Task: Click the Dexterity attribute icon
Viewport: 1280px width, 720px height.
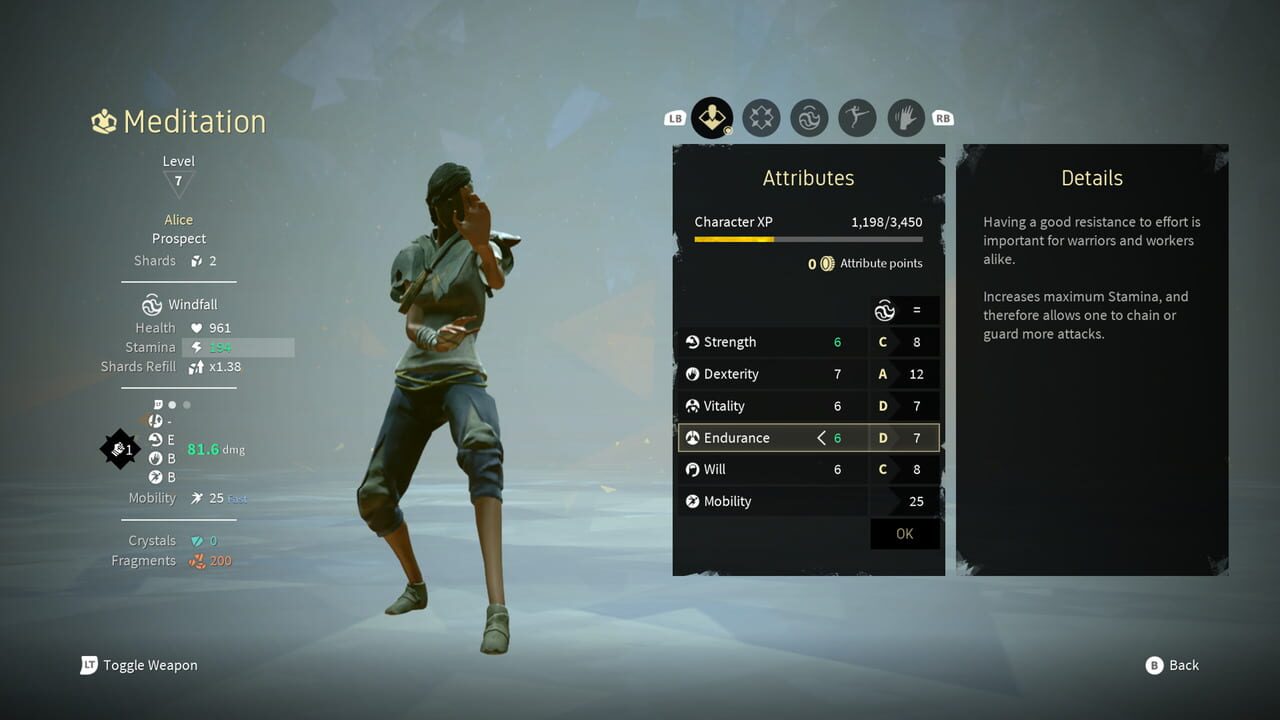Action: pos(692,374)
